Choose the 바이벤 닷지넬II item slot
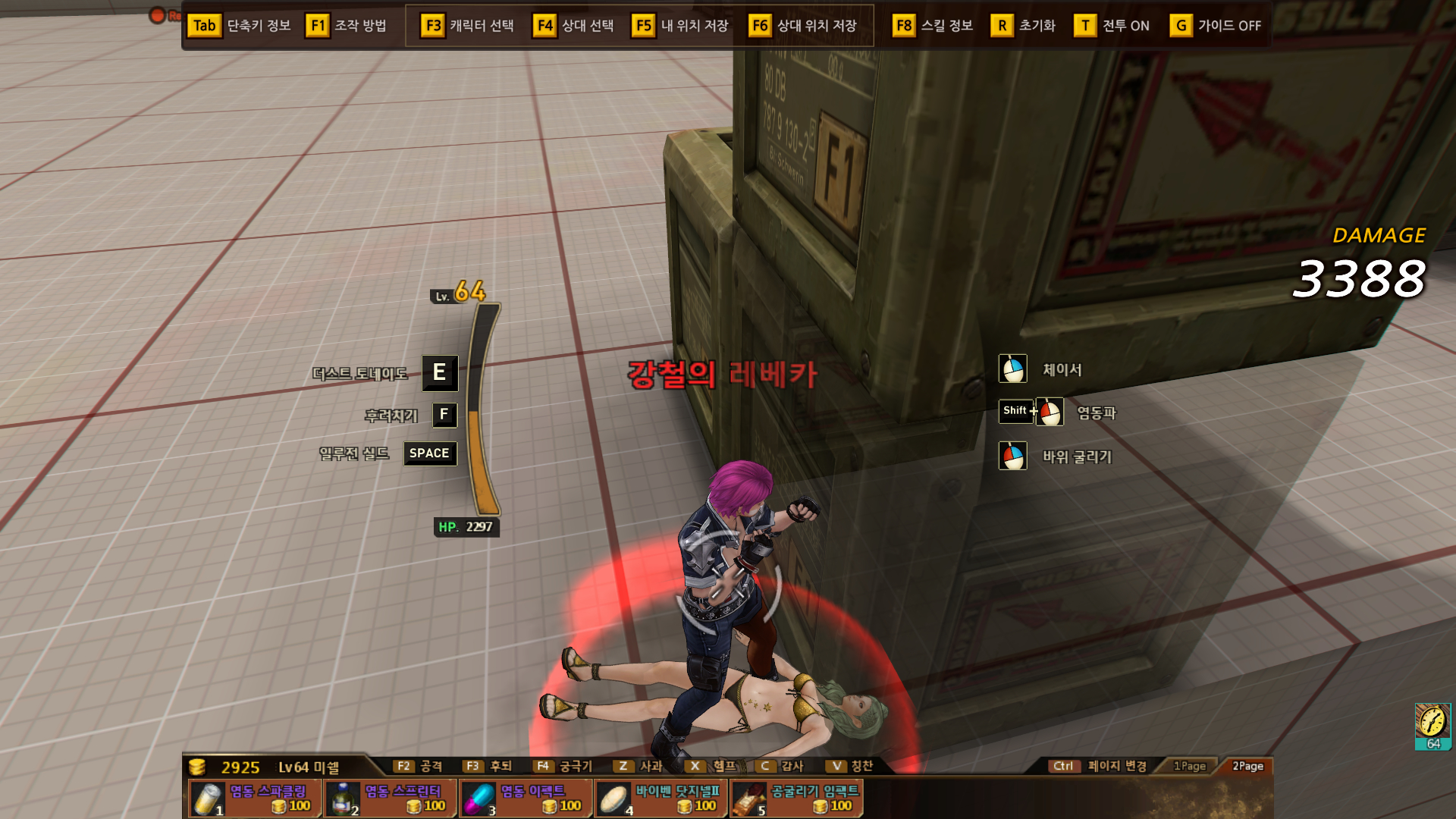Image resolution: width=1456 pixels, height=819 pixels. (661, 799)
